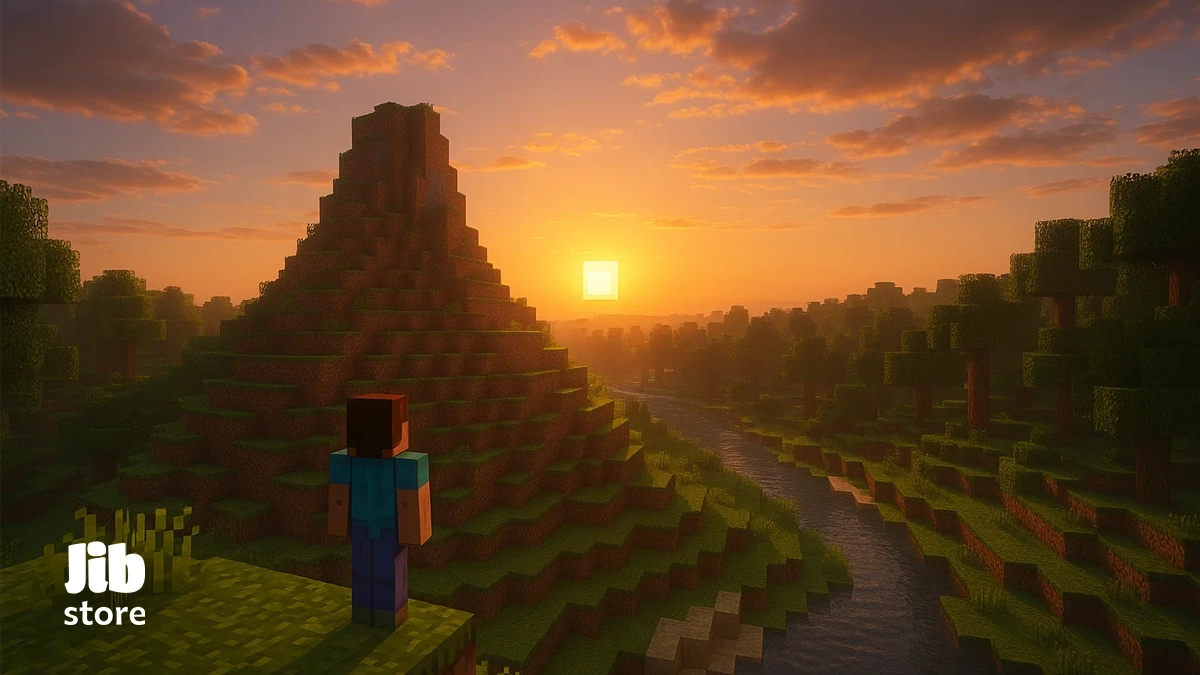The height and width of the screenshot is (675, 1200).
Task: Click the Jib store logo
Action: pos(105,584)
